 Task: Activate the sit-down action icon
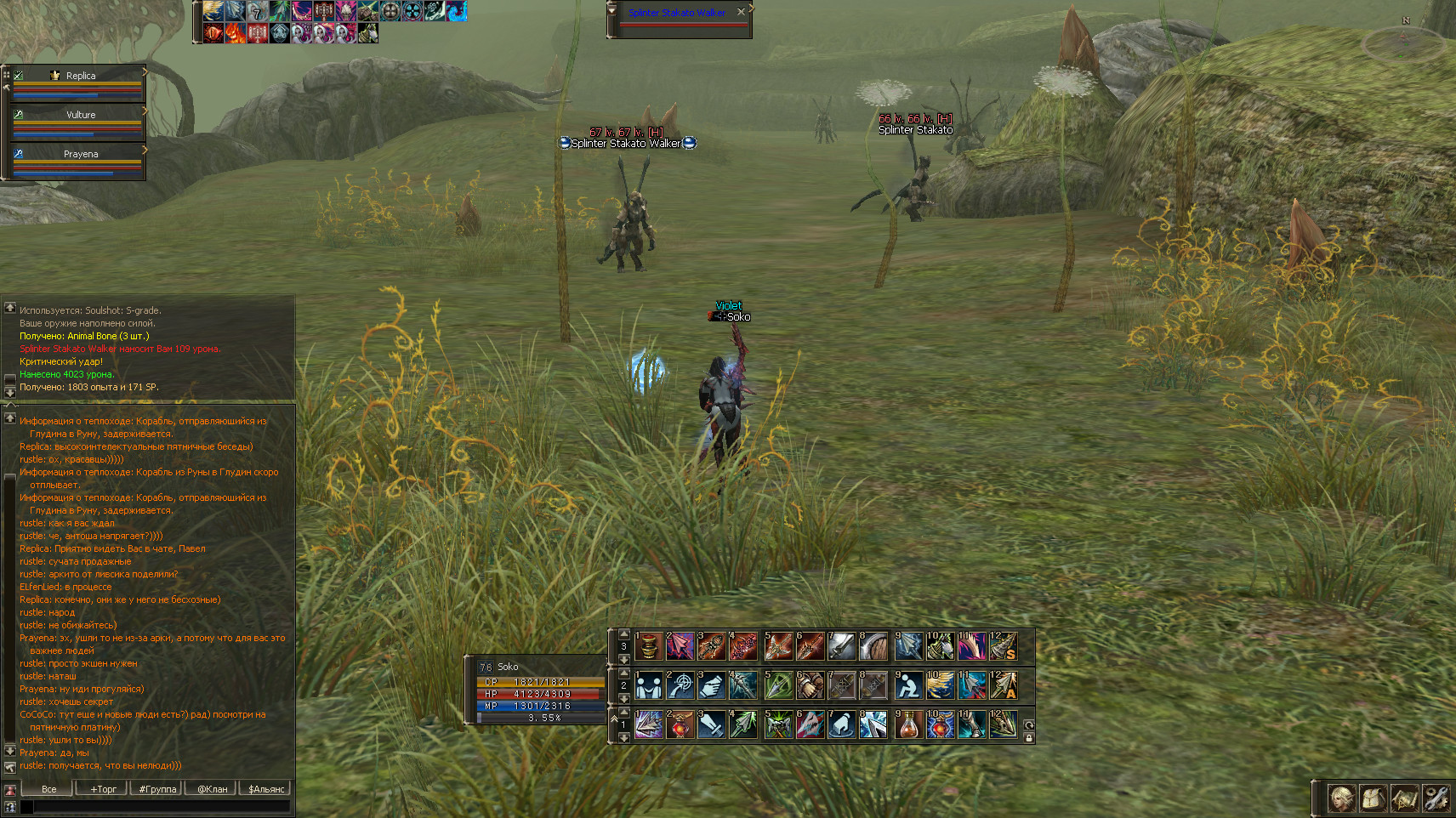coord(908,685)
